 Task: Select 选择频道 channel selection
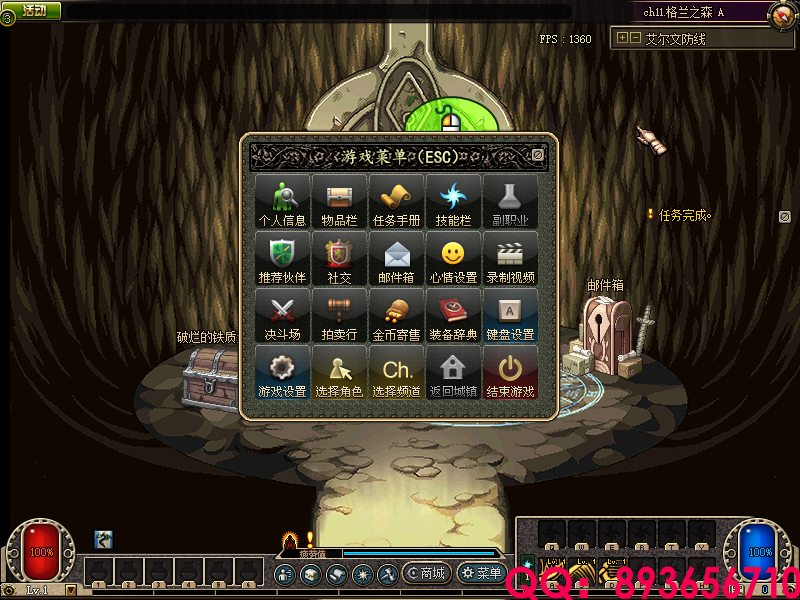[x=396, y=372]
